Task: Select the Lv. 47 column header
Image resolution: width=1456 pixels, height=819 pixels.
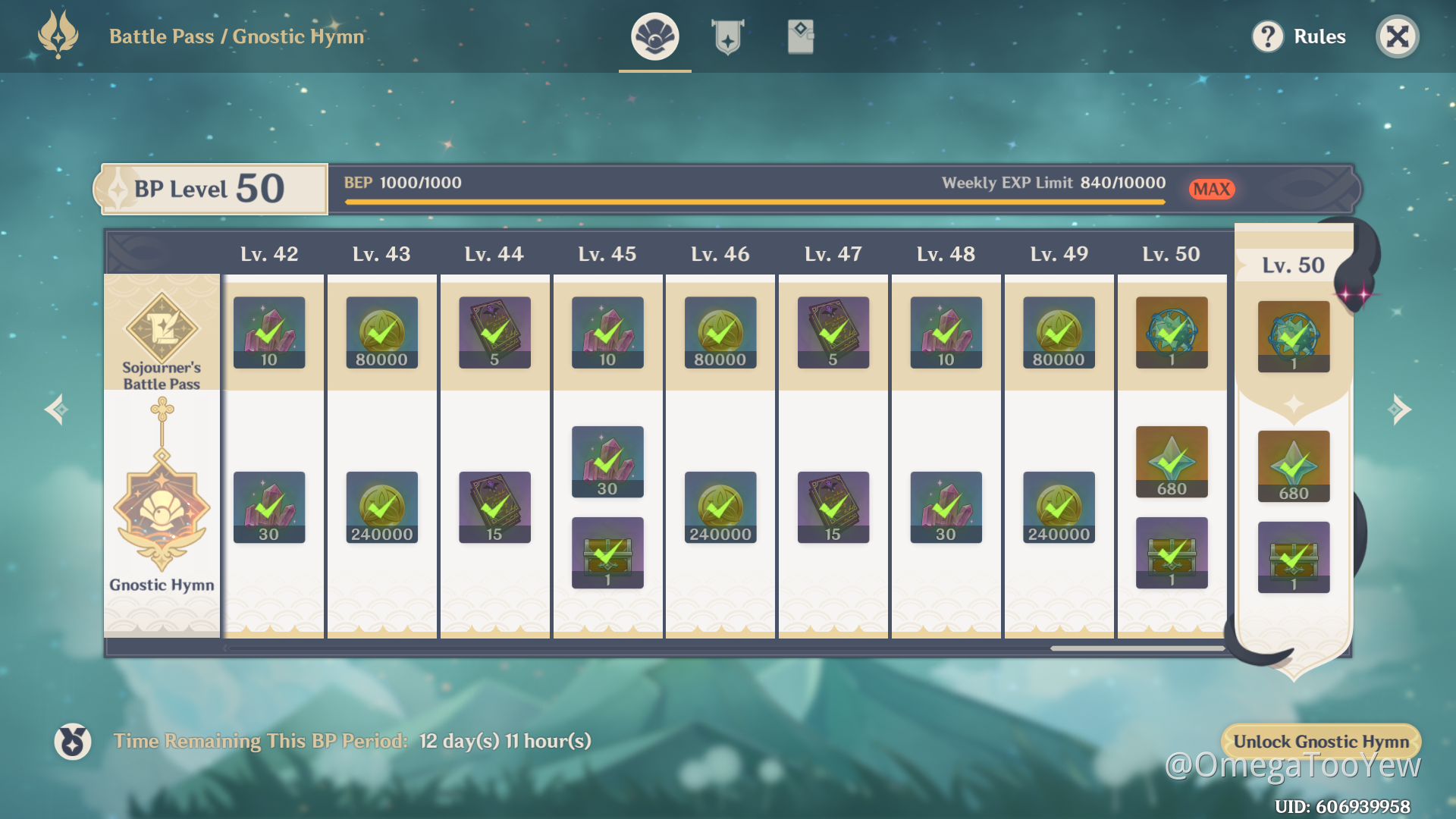Action: (833, 254)
